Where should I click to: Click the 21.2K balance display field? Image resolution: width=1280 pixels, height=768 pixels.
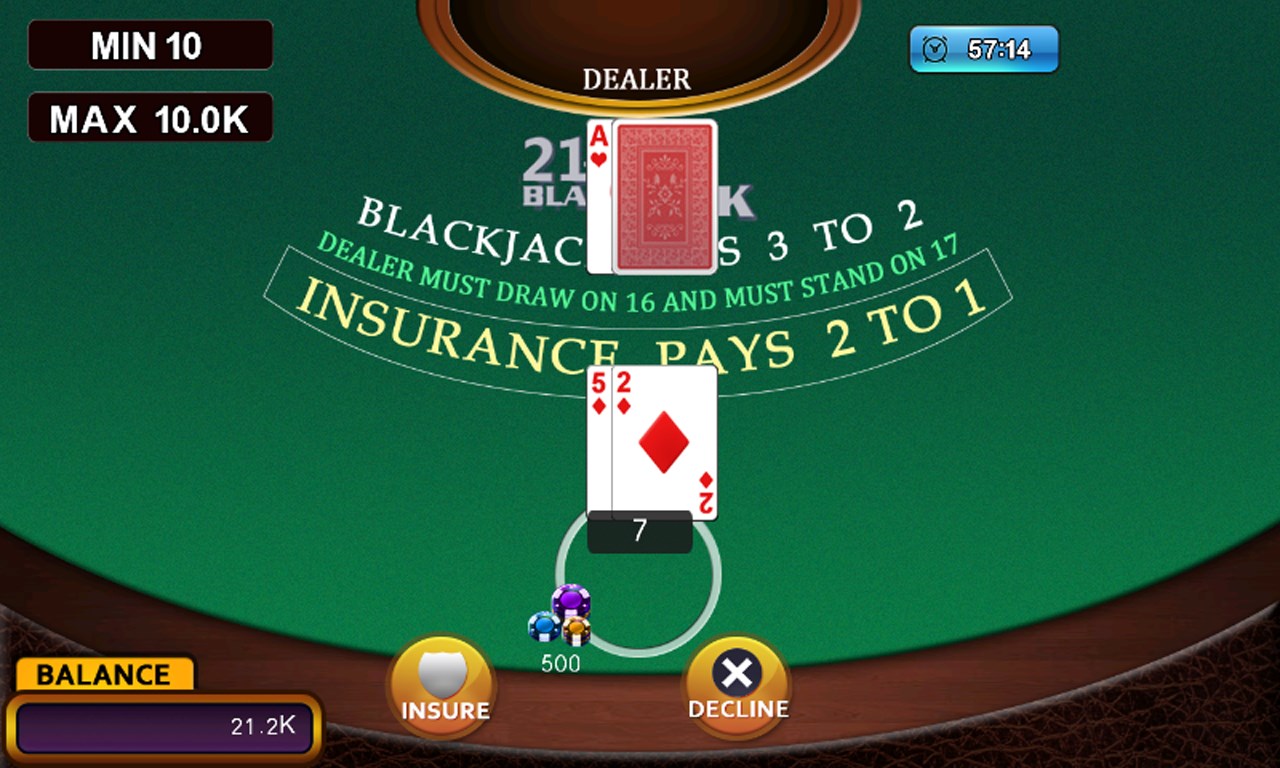pyautogui.click(x=163, y=728)
